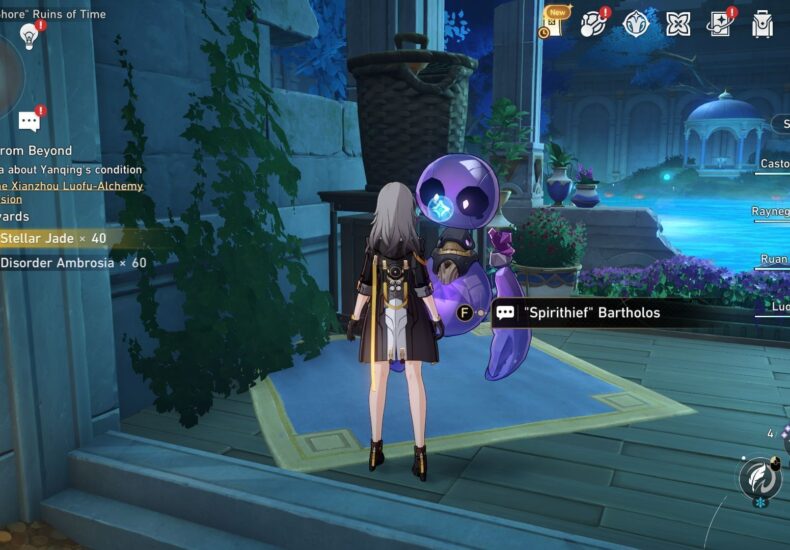Open the four-petal flower menu icon
The width and height of the screenshot is (790, 550).
[x=679, y=24]
